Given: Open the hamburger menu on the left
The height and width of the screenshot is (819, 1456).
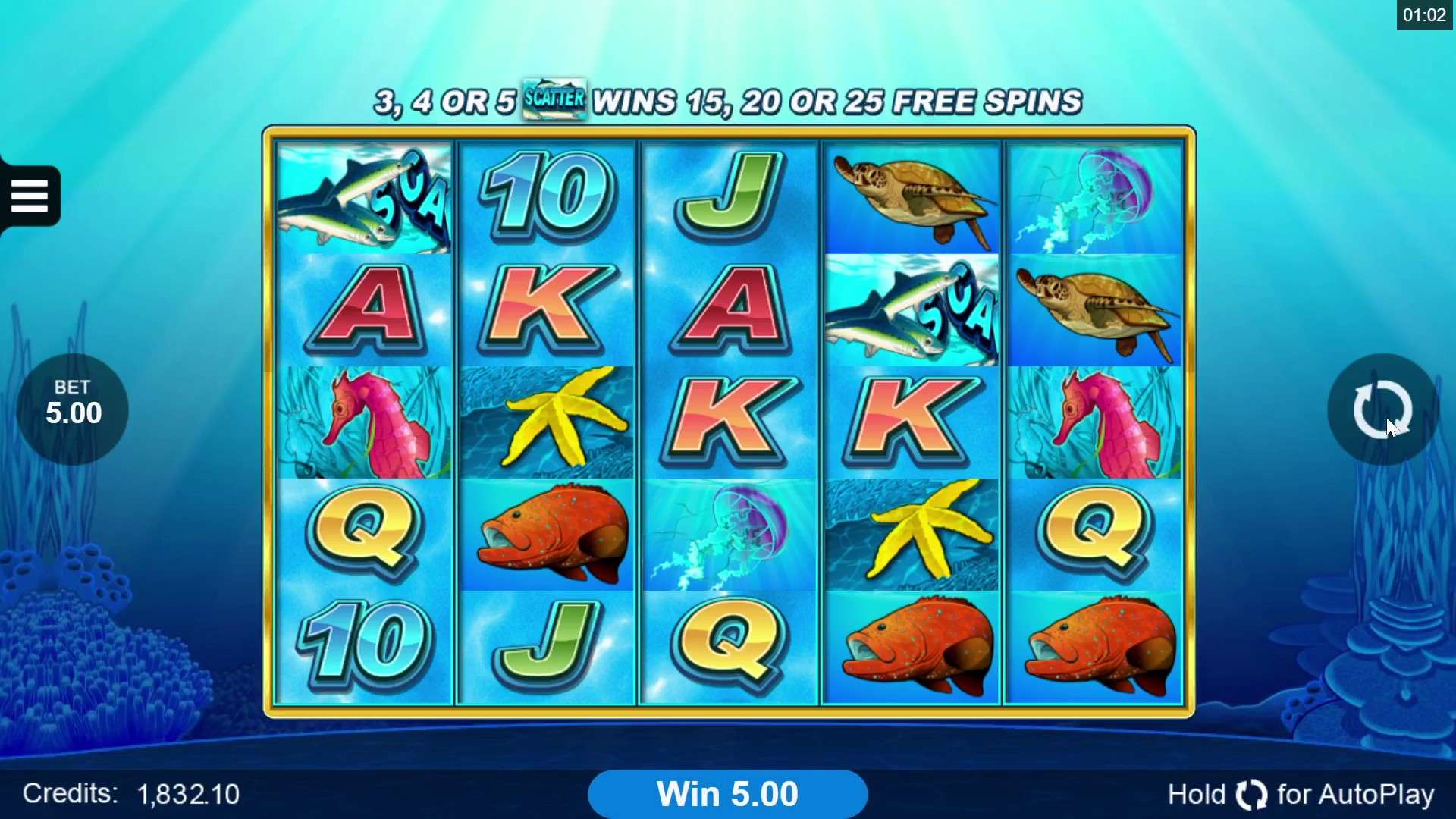Looking at the screenshot, I should [x=30, y=195].
